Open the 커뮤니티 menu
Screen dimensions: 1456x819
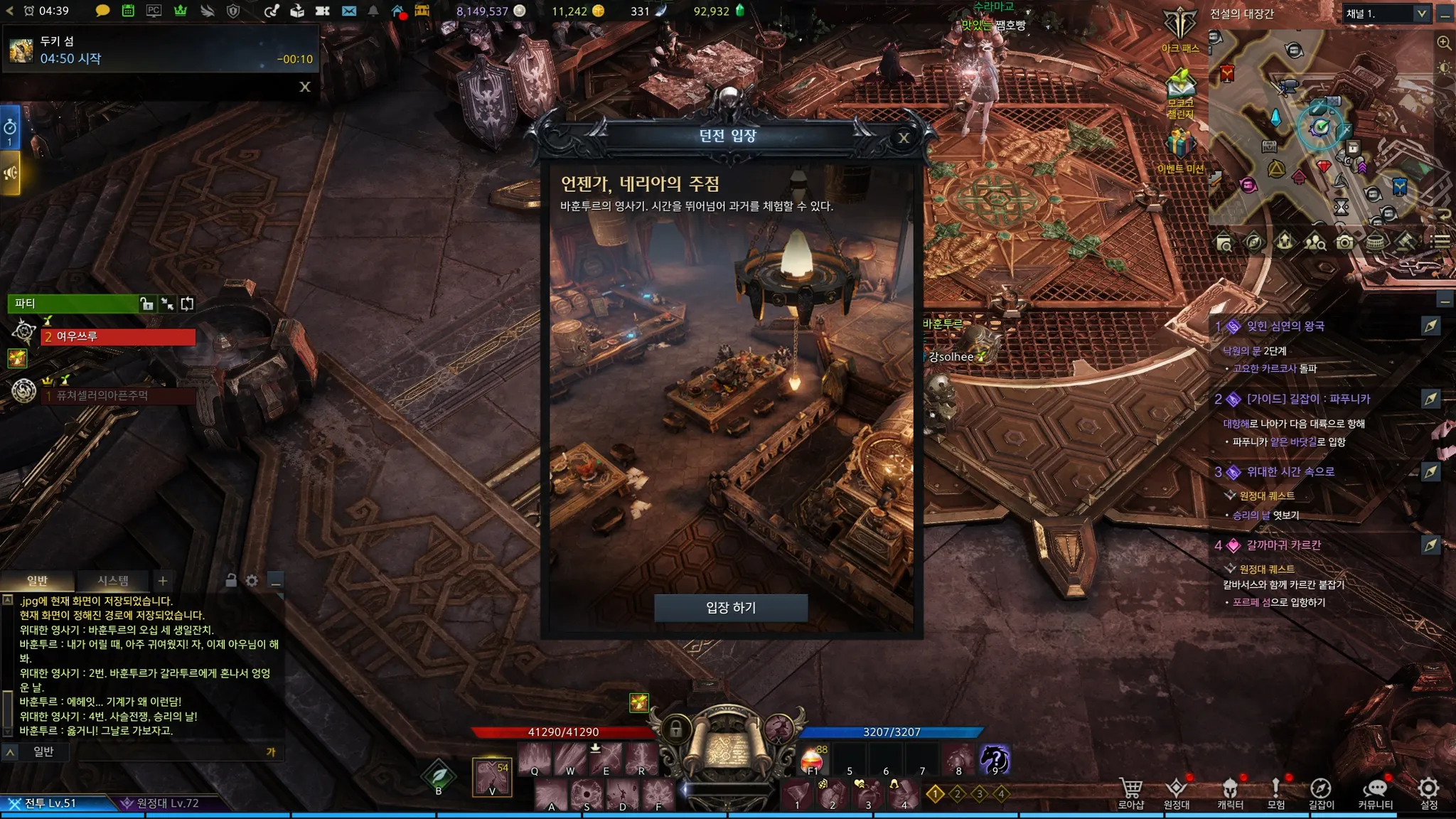click(1375, 793)
